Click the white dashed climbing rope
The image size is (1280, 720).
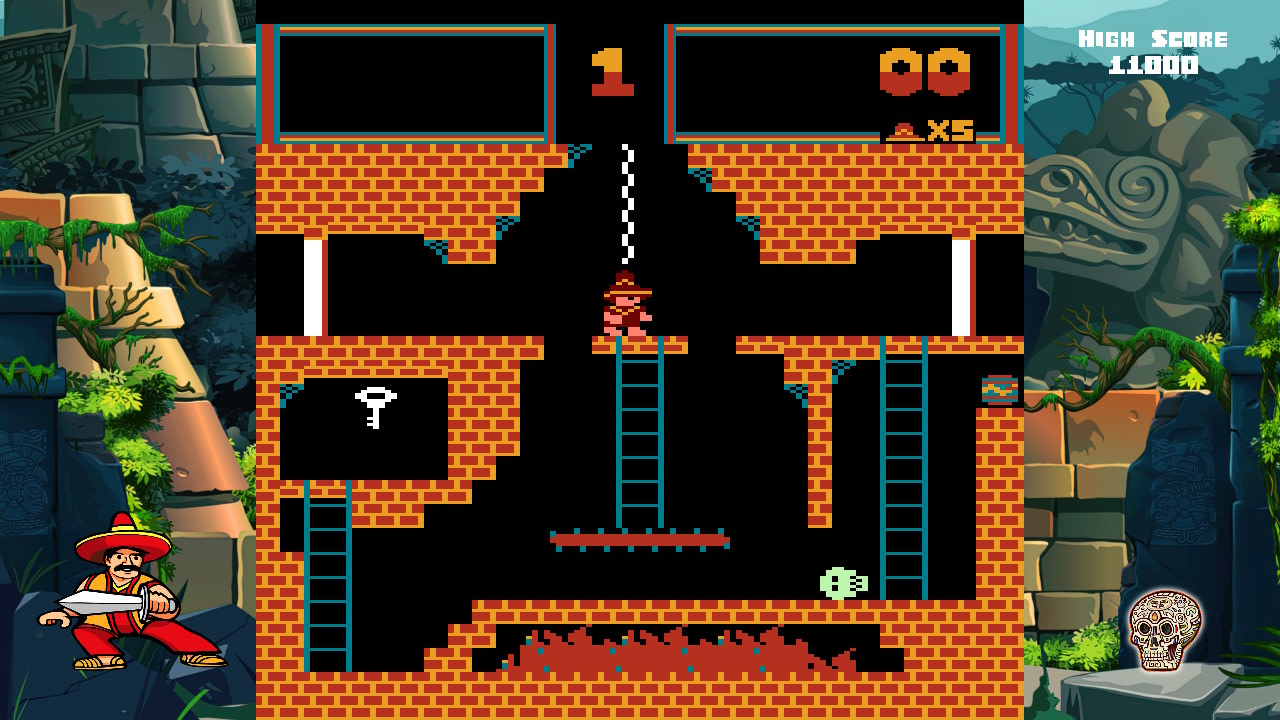[x=627, y=200]
